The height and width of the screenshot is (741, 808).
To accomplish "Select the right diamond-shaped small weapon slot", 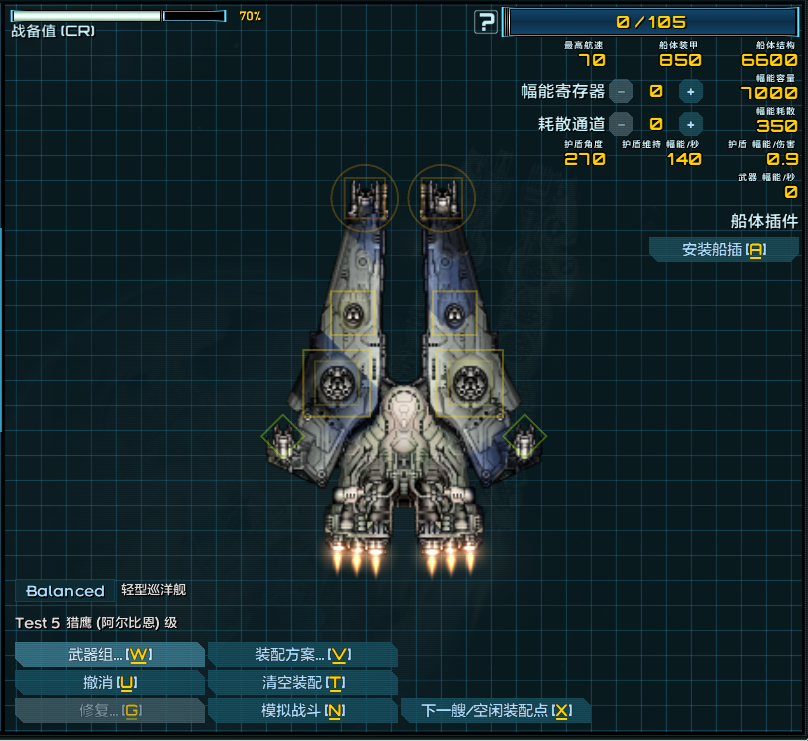I will point(525,436).
